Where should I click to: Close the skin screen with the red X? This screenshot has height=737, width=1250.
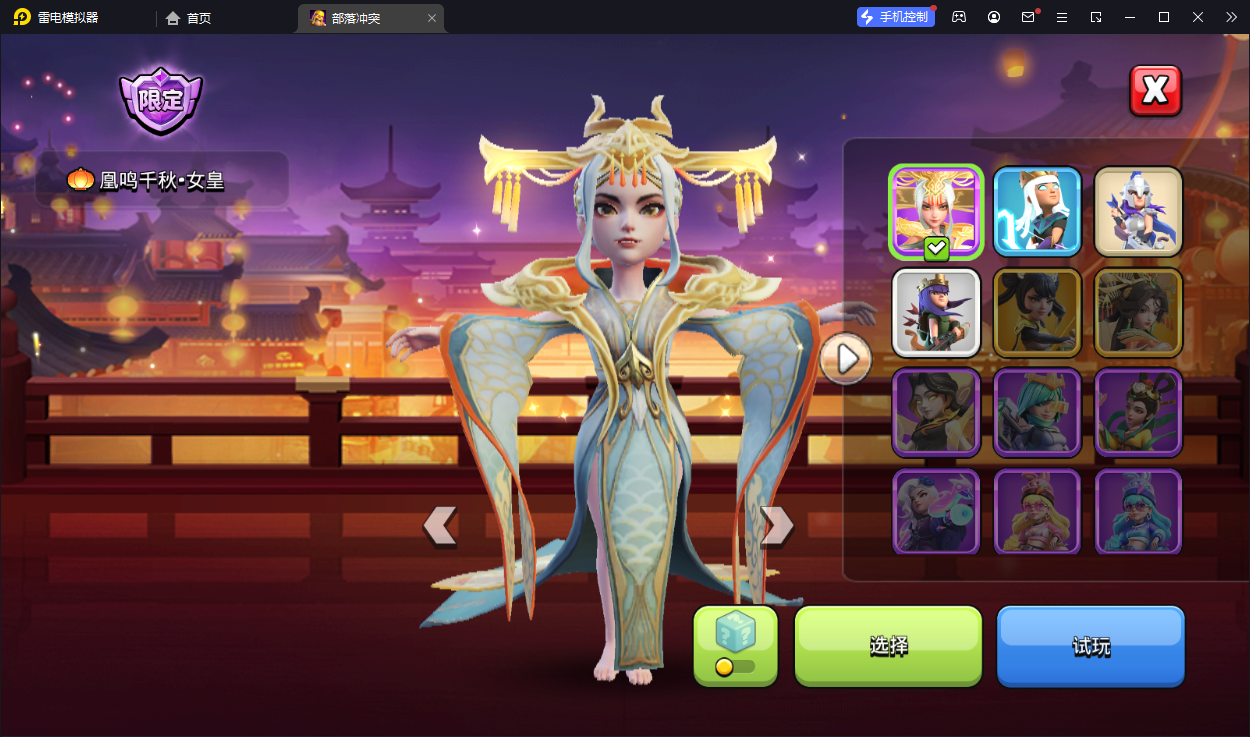pos(1155,91)
